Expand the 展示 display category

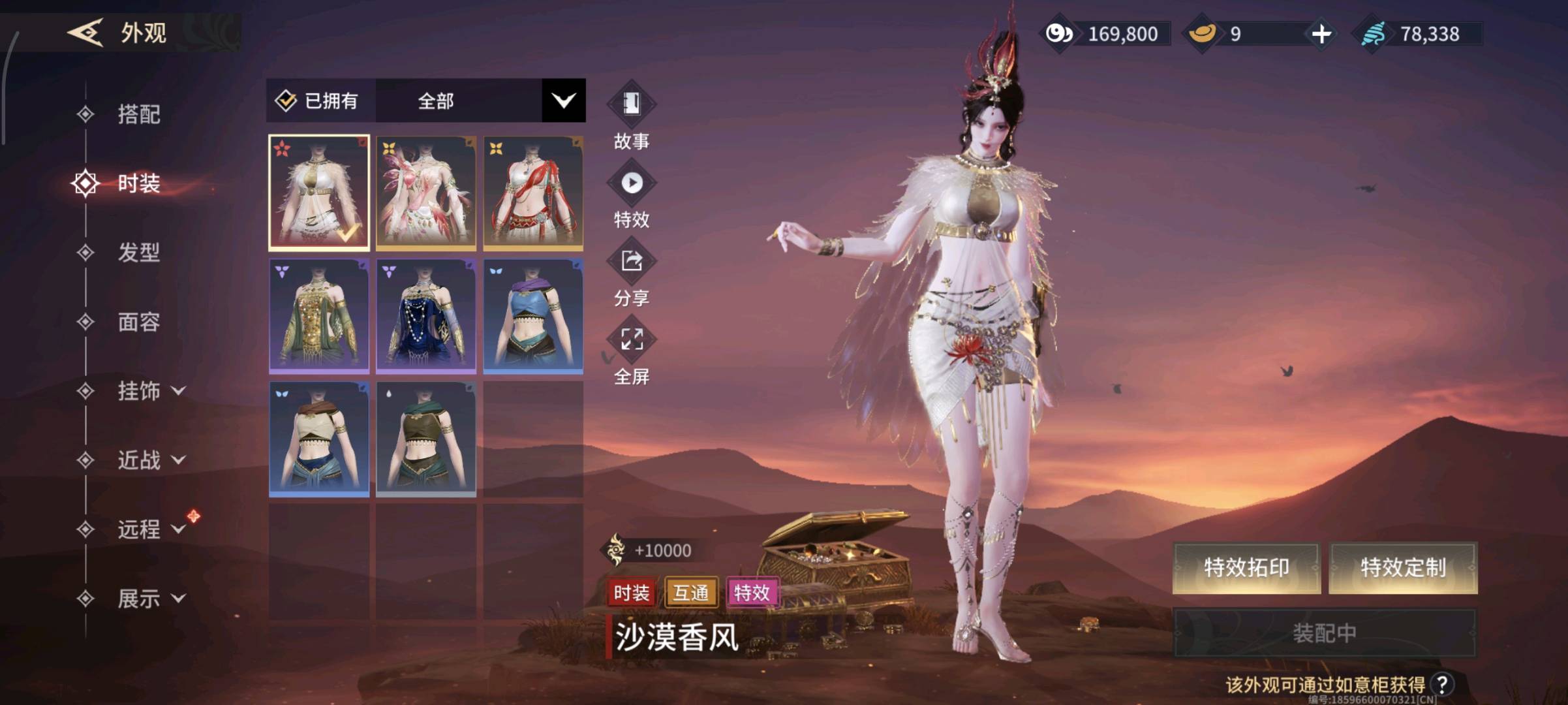pyautogui.click(x=150, y=599)
